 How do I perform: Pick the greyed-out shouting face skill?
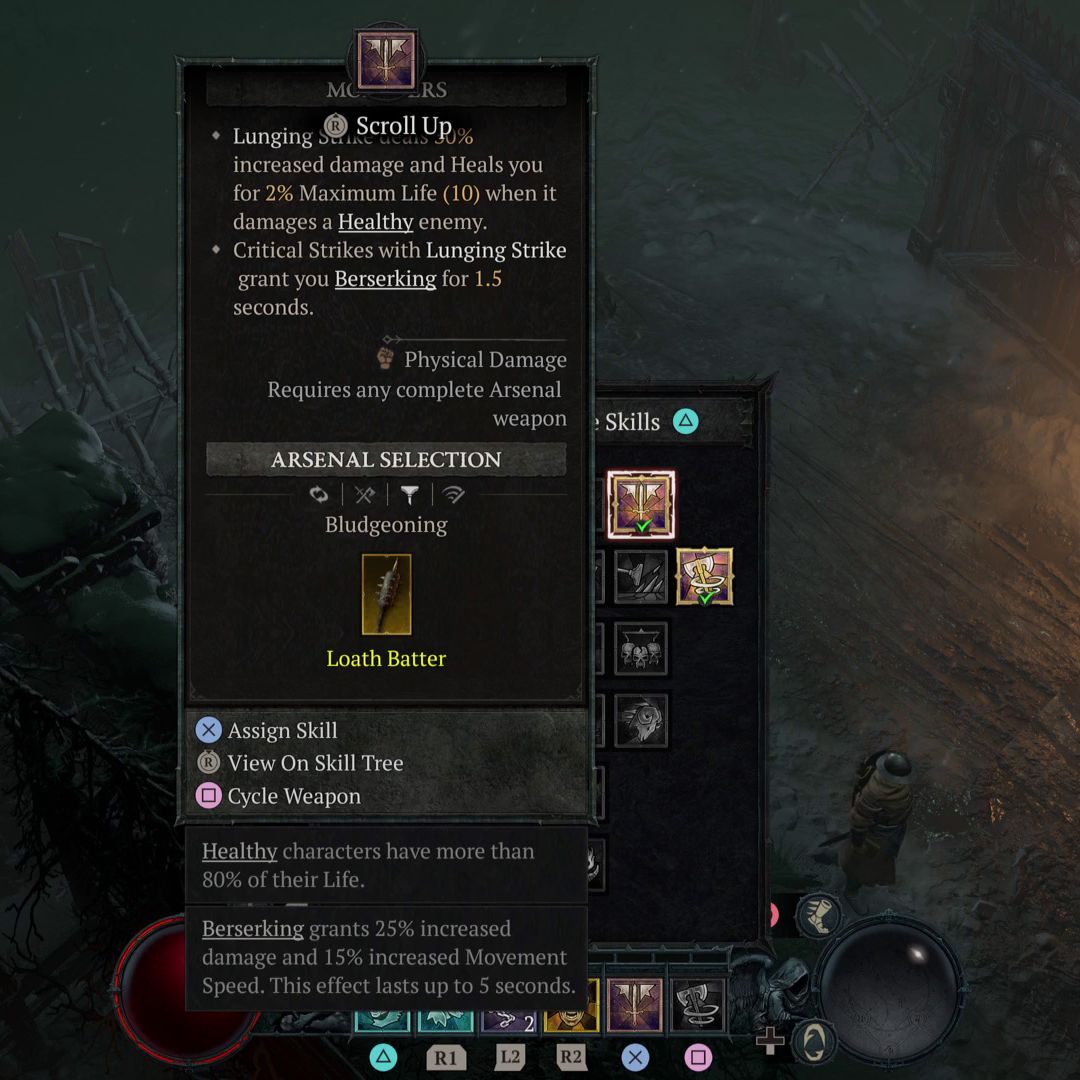tap(641, 720)
